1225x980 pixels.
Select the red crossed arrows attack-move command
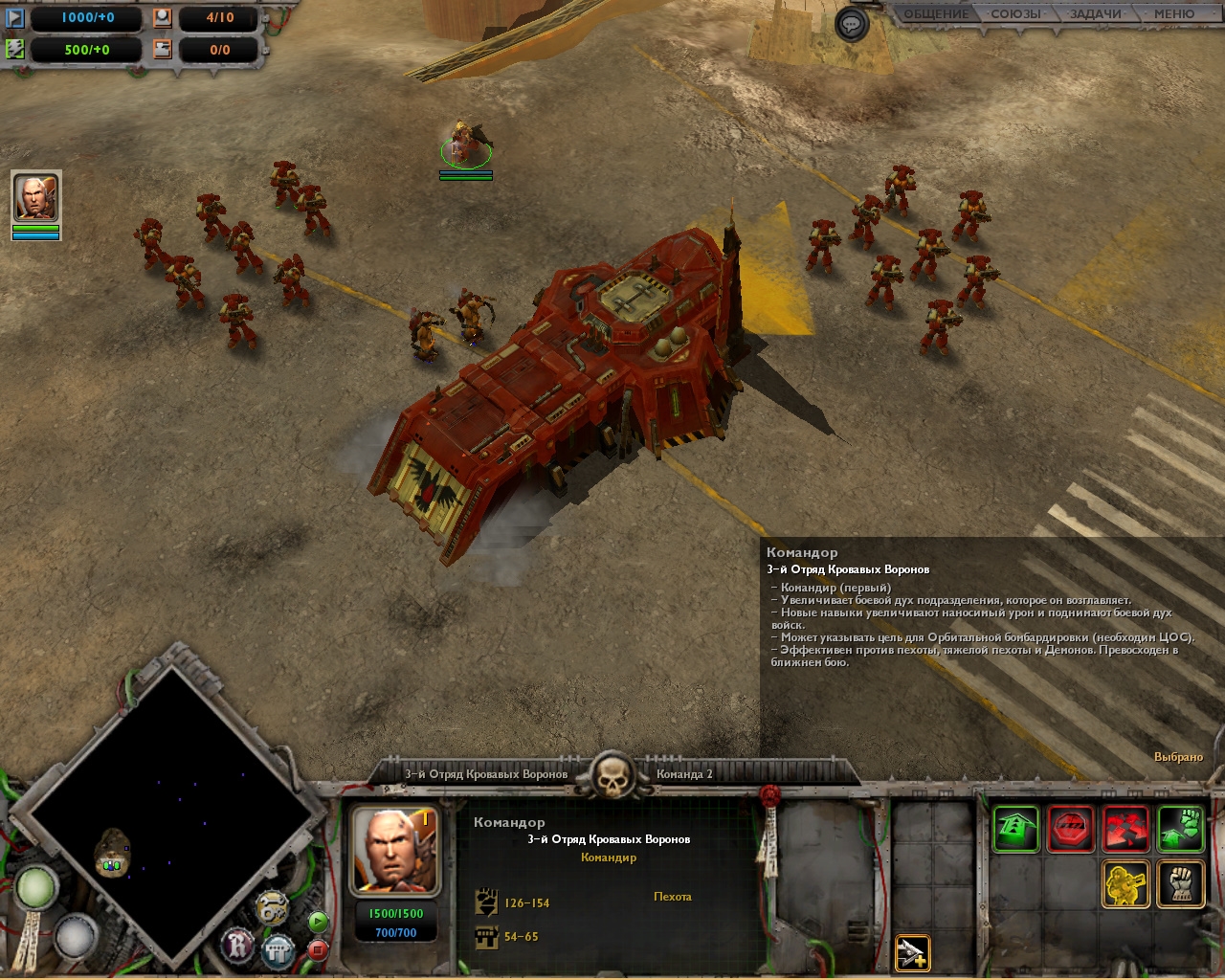[x=1126, y=829]
